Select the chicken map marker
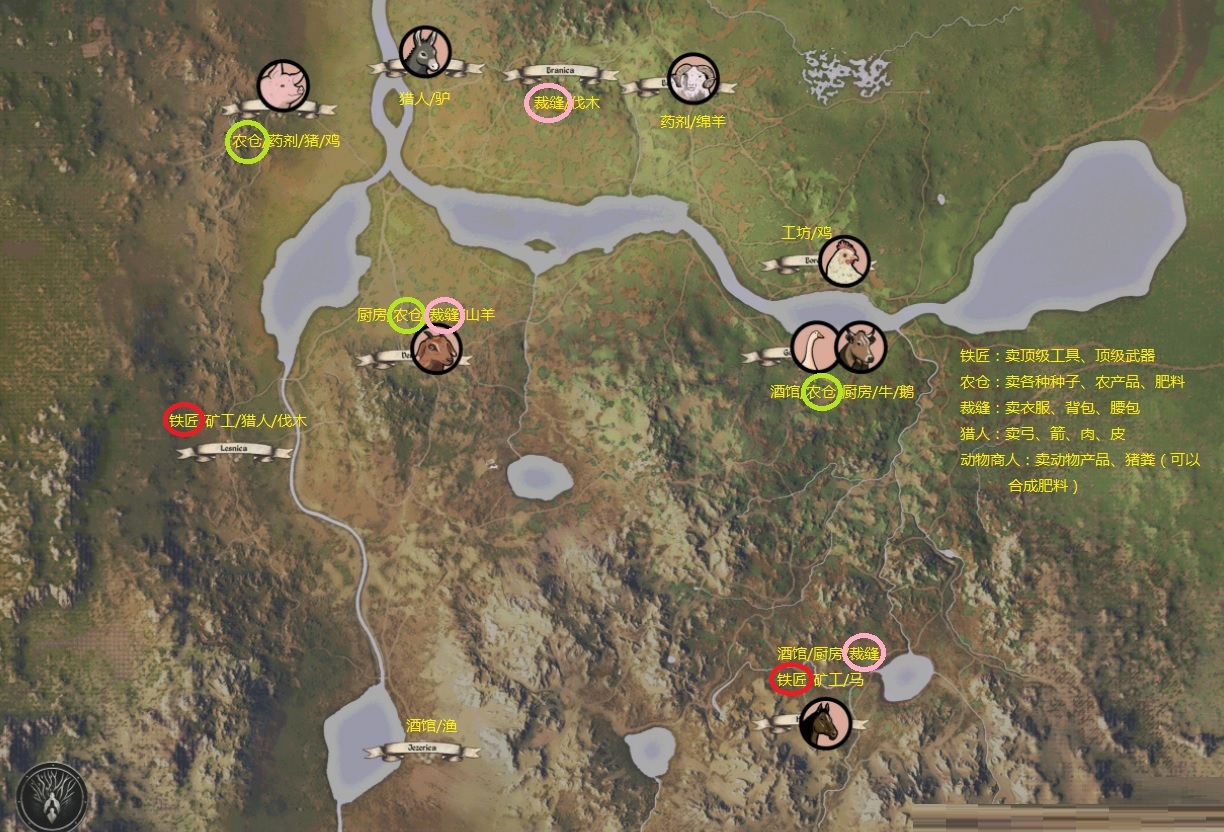This screenshot has height=832, width=1224. pyautogui.click(x=844, y=260)
